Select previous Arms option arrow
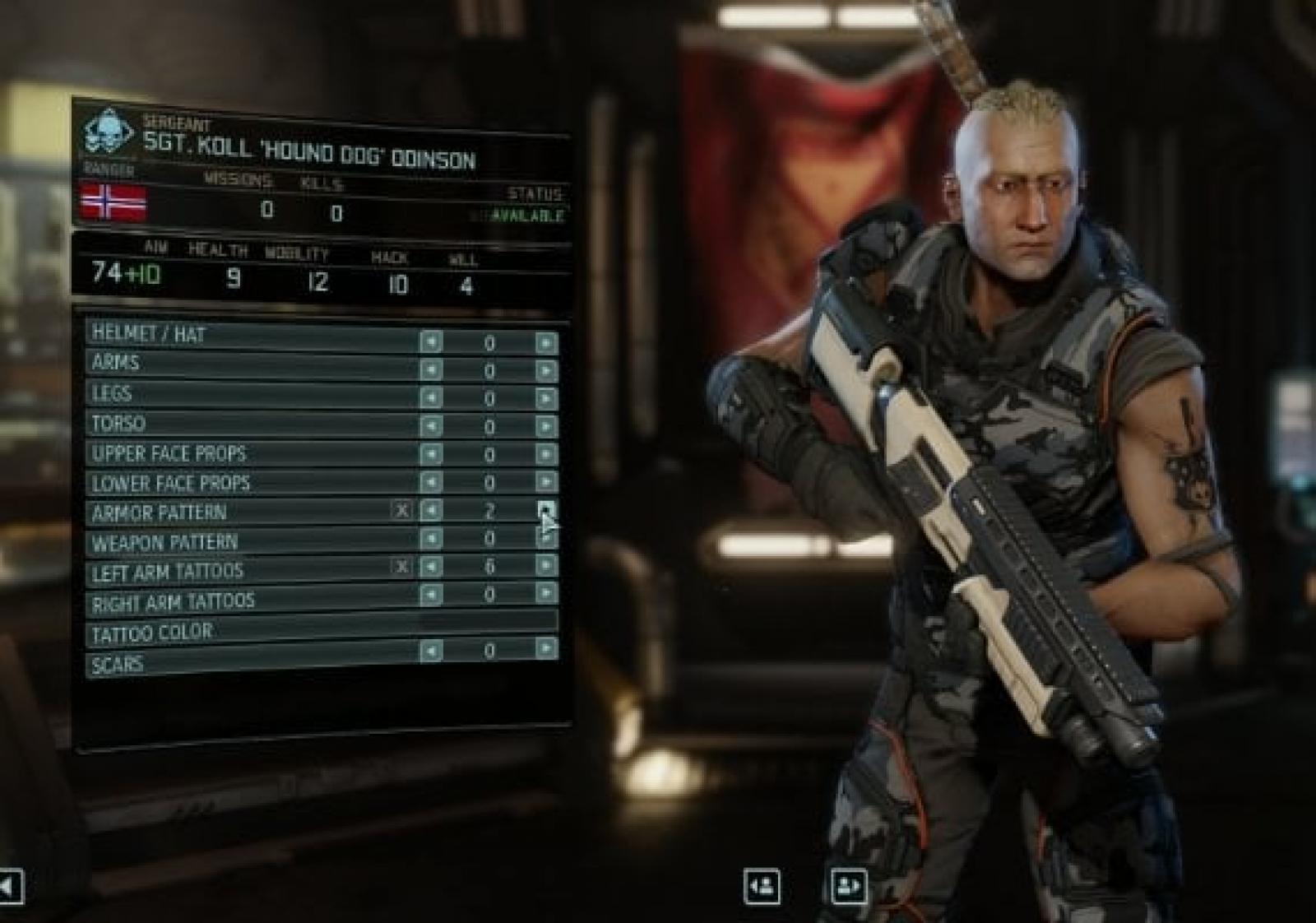 click(x=430, y=370)
